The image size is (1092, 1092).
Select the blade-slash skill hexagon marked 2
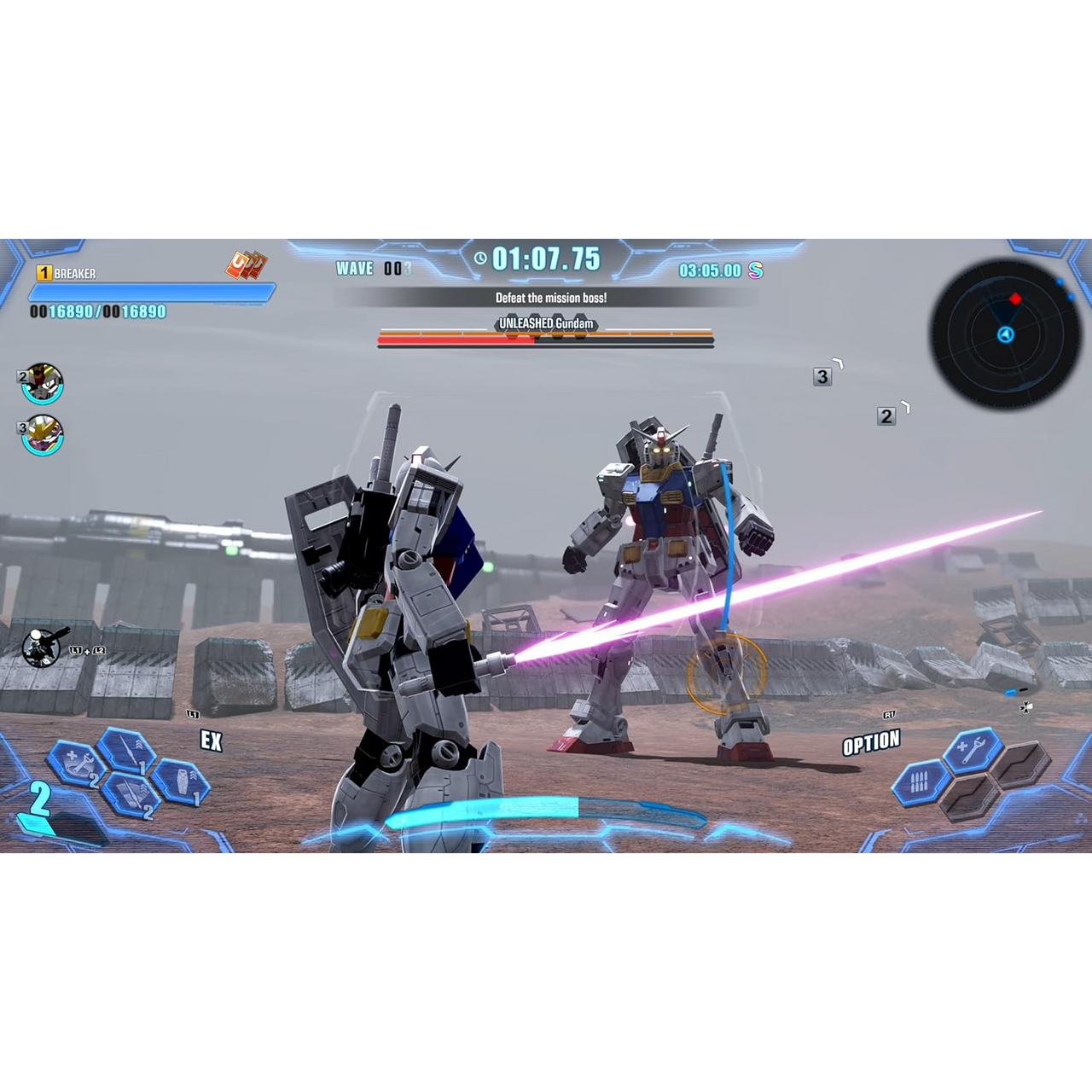(129, 794)
